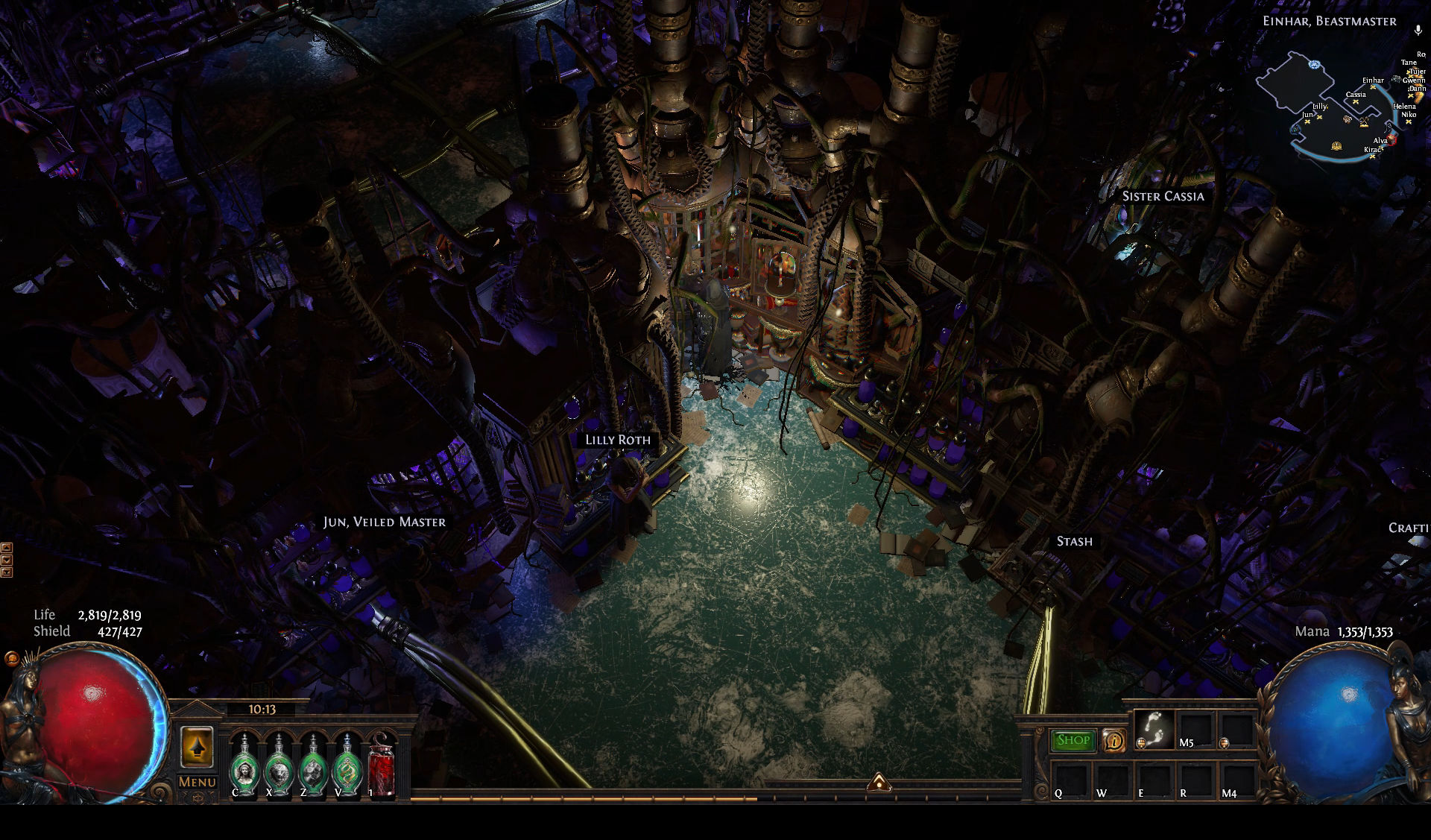This screenshot has width=1431, height=840.
Task: Open the chat bubble icon above life orb
Action: pos(12,658)
